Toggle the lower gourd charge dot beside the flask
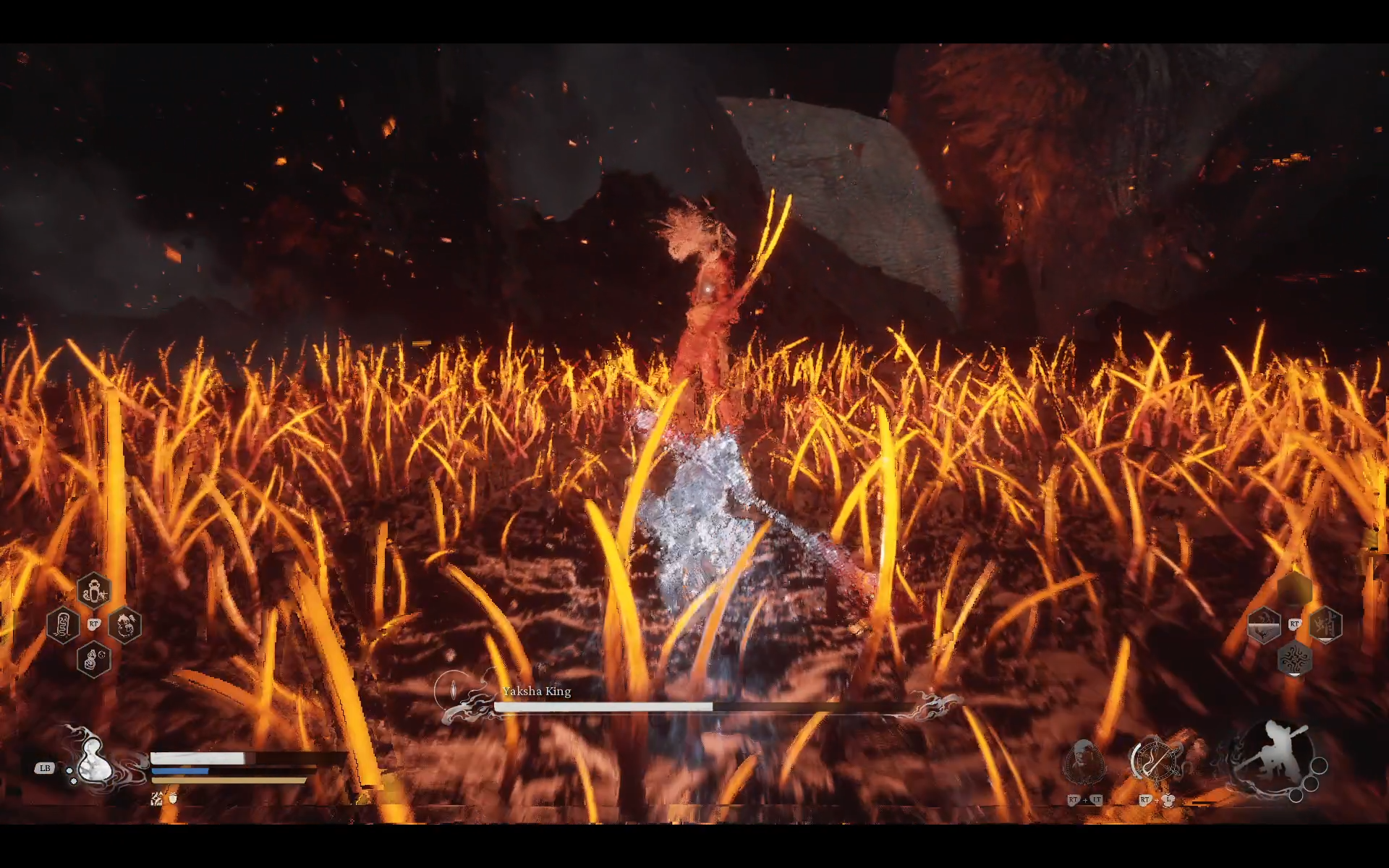 74,780
